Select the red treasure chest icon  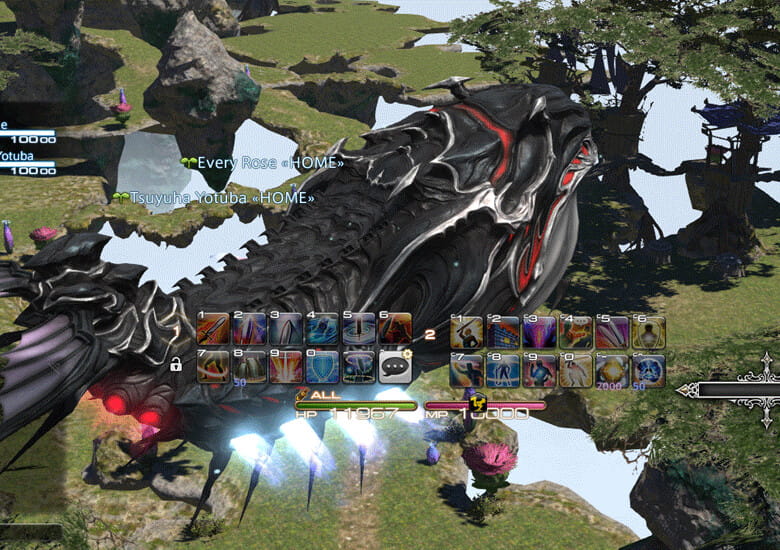[575, 333]
